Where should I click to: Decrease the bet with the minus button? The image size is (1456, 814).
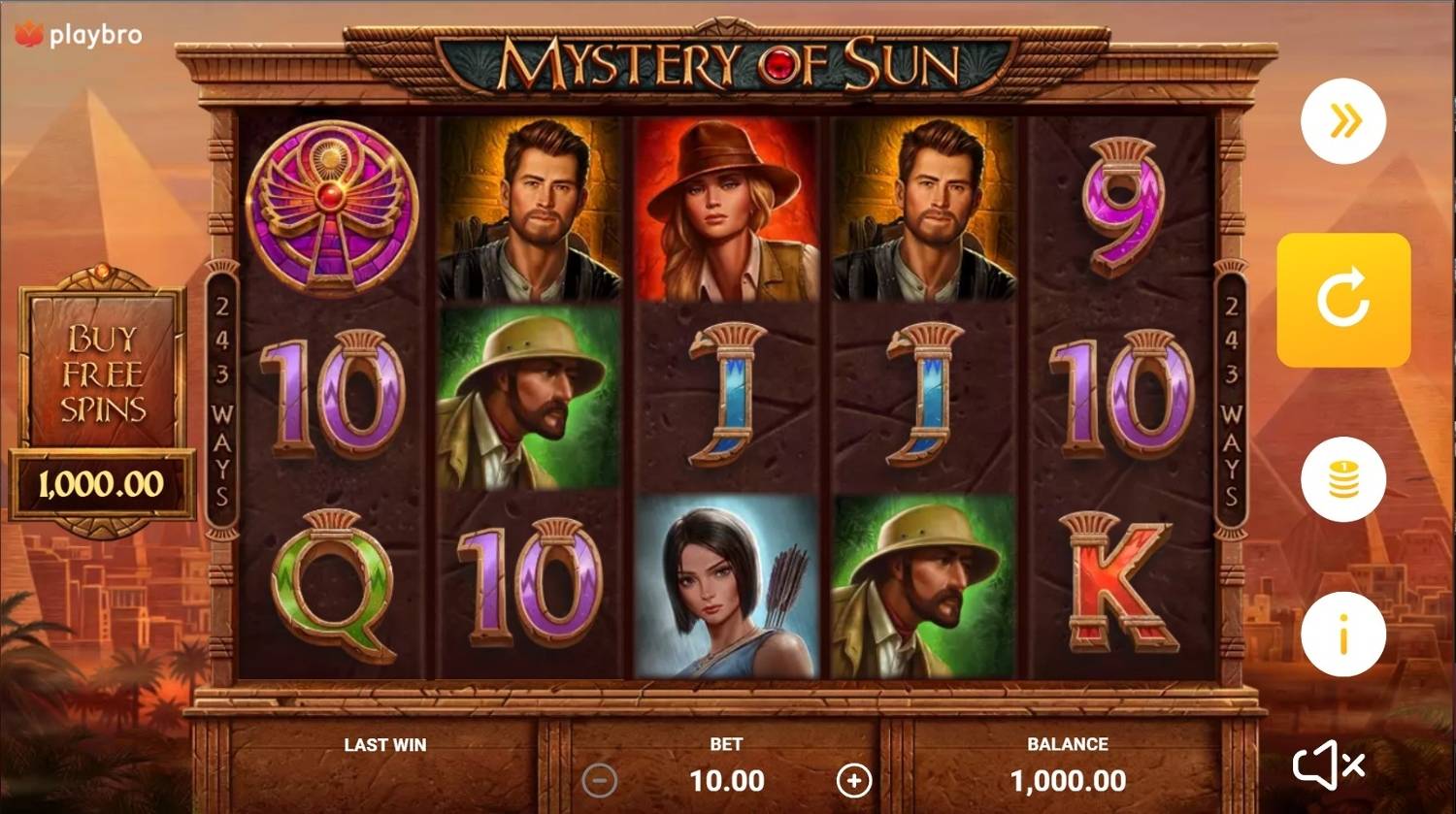[599, 780]
